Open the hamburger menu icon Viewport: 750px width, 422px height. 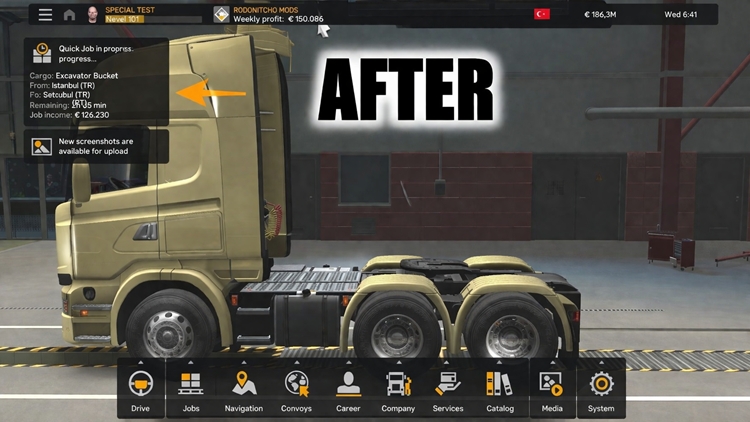45,15
